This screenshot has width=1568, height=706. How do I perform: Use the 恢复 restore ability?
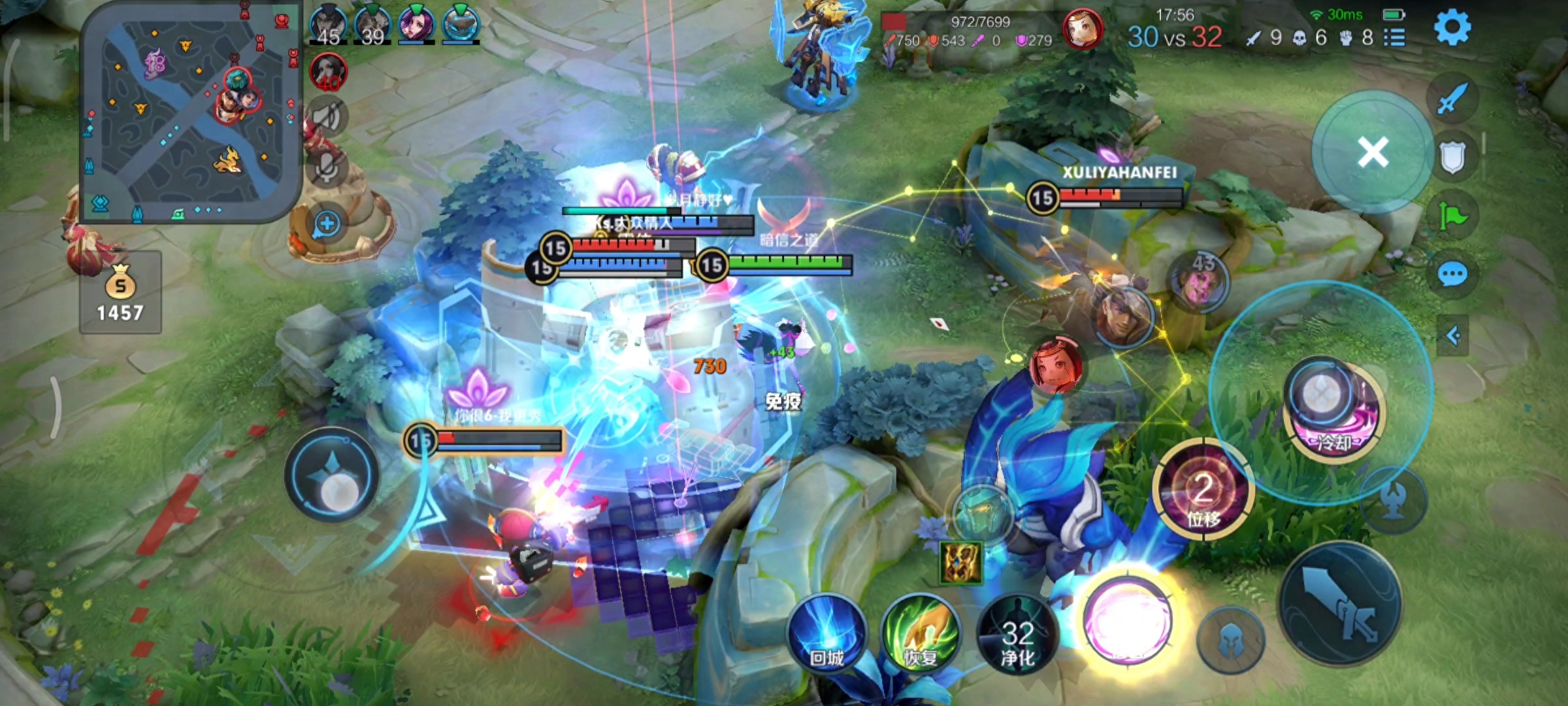[x=921, y=634]
